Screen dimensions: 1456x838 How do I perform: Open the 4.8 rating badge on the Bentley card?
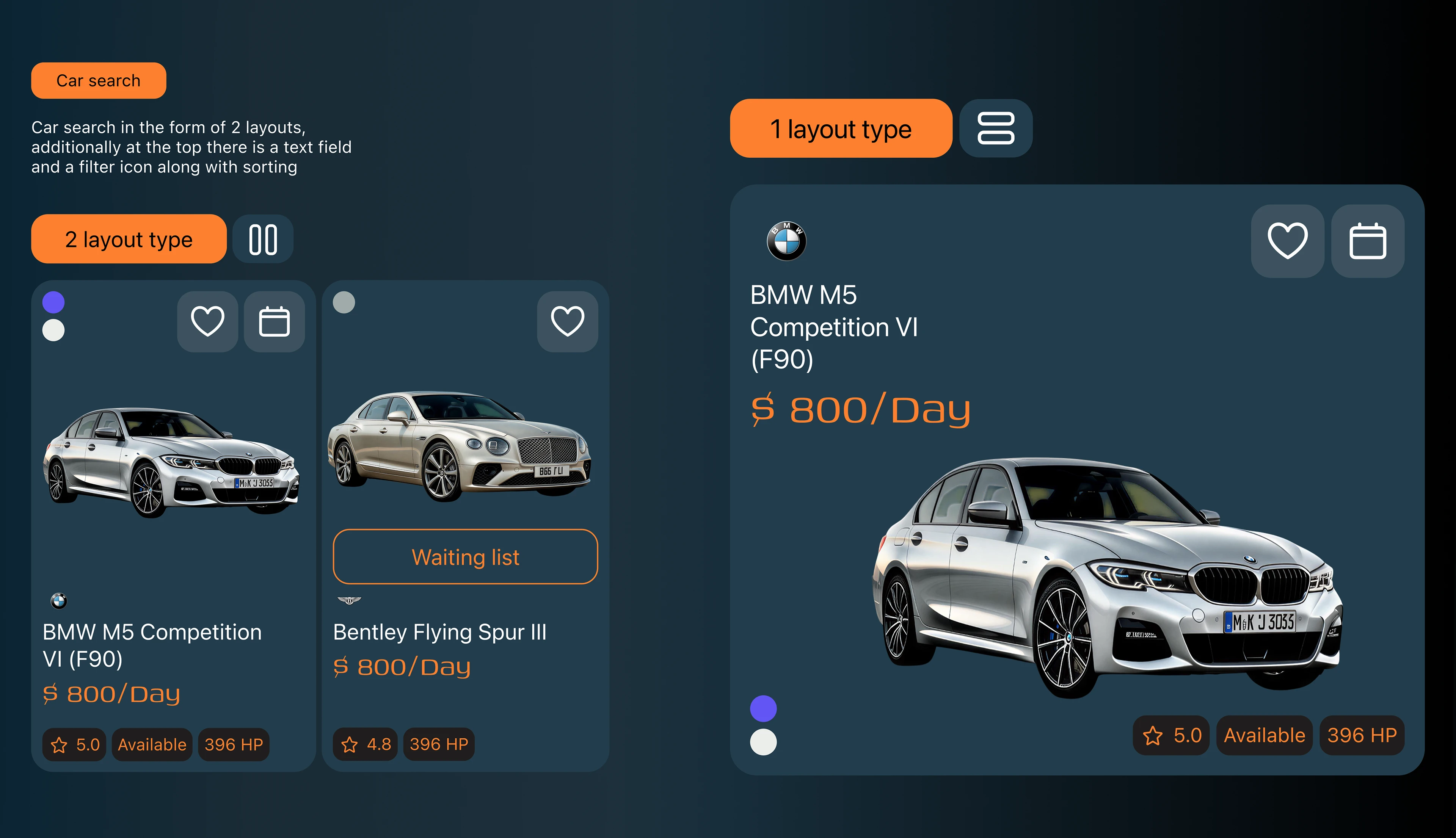coord(364,744)
